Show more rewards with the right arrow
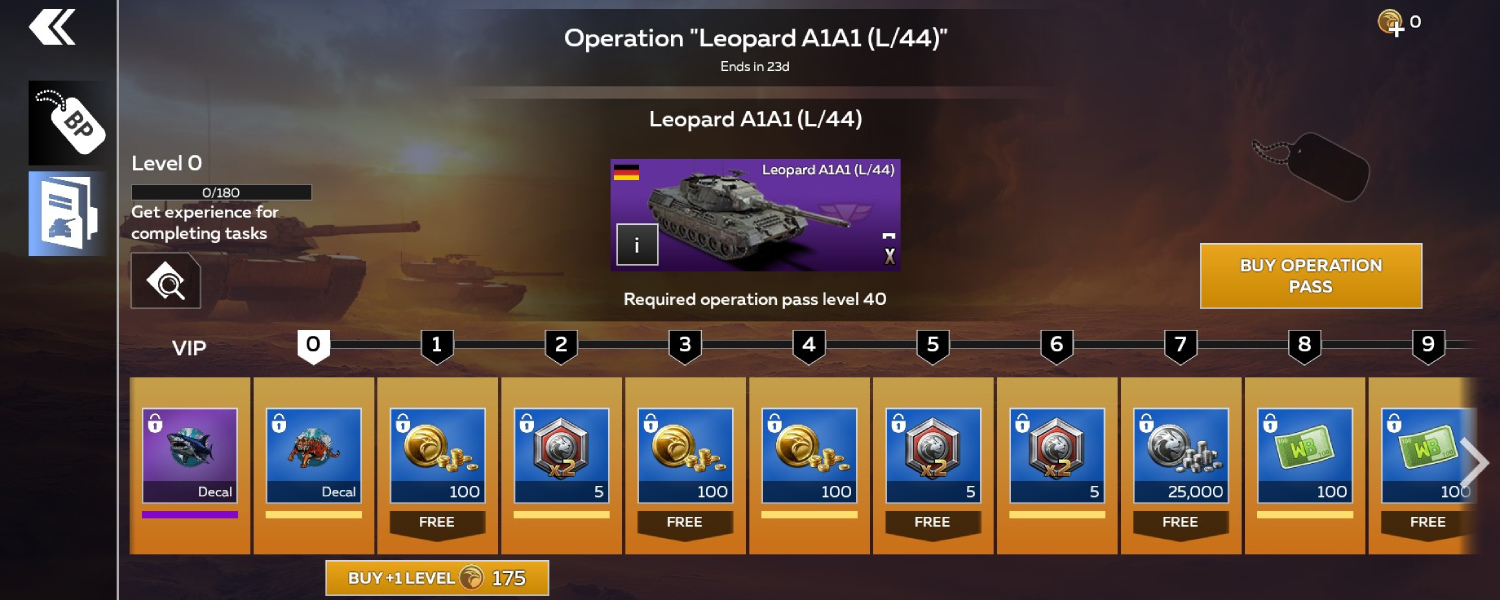Screen dimensions: 1500x600 coord(1474,462)
